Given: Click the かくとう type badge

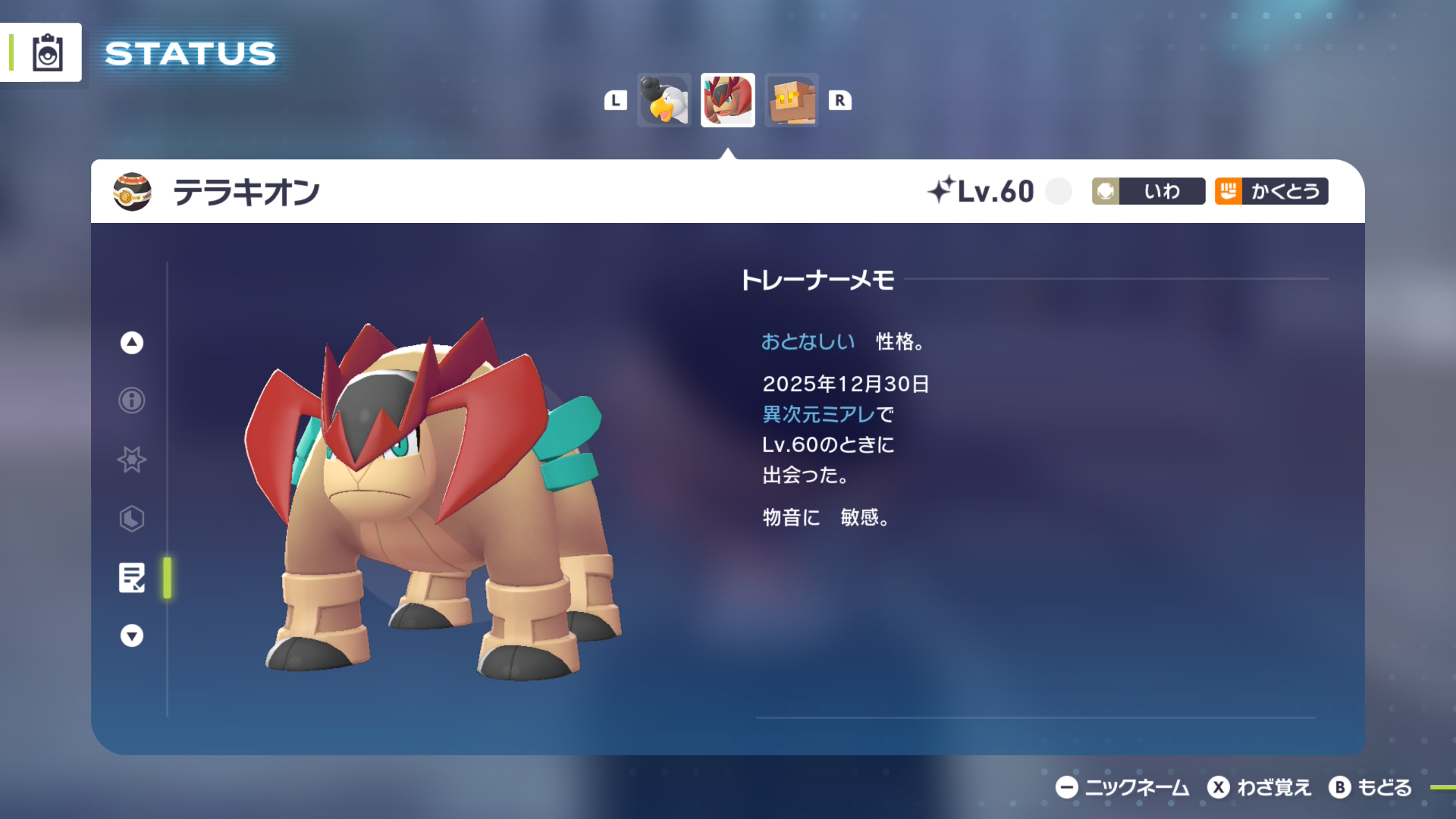Looking at the screenshot, I should [x=1271, y=191].
